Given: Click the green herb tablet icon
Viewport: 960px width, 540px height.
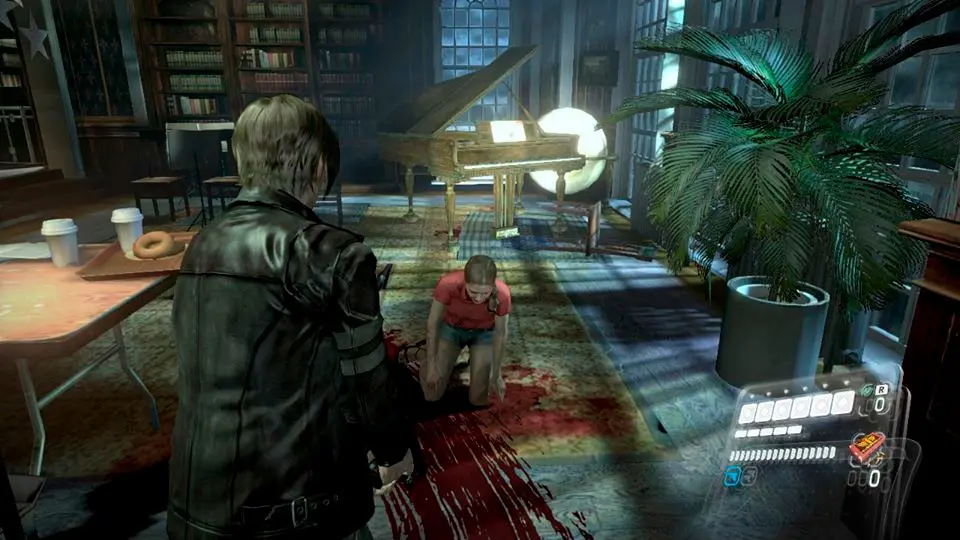Looking at the screenshot, I should pos(867,391).
